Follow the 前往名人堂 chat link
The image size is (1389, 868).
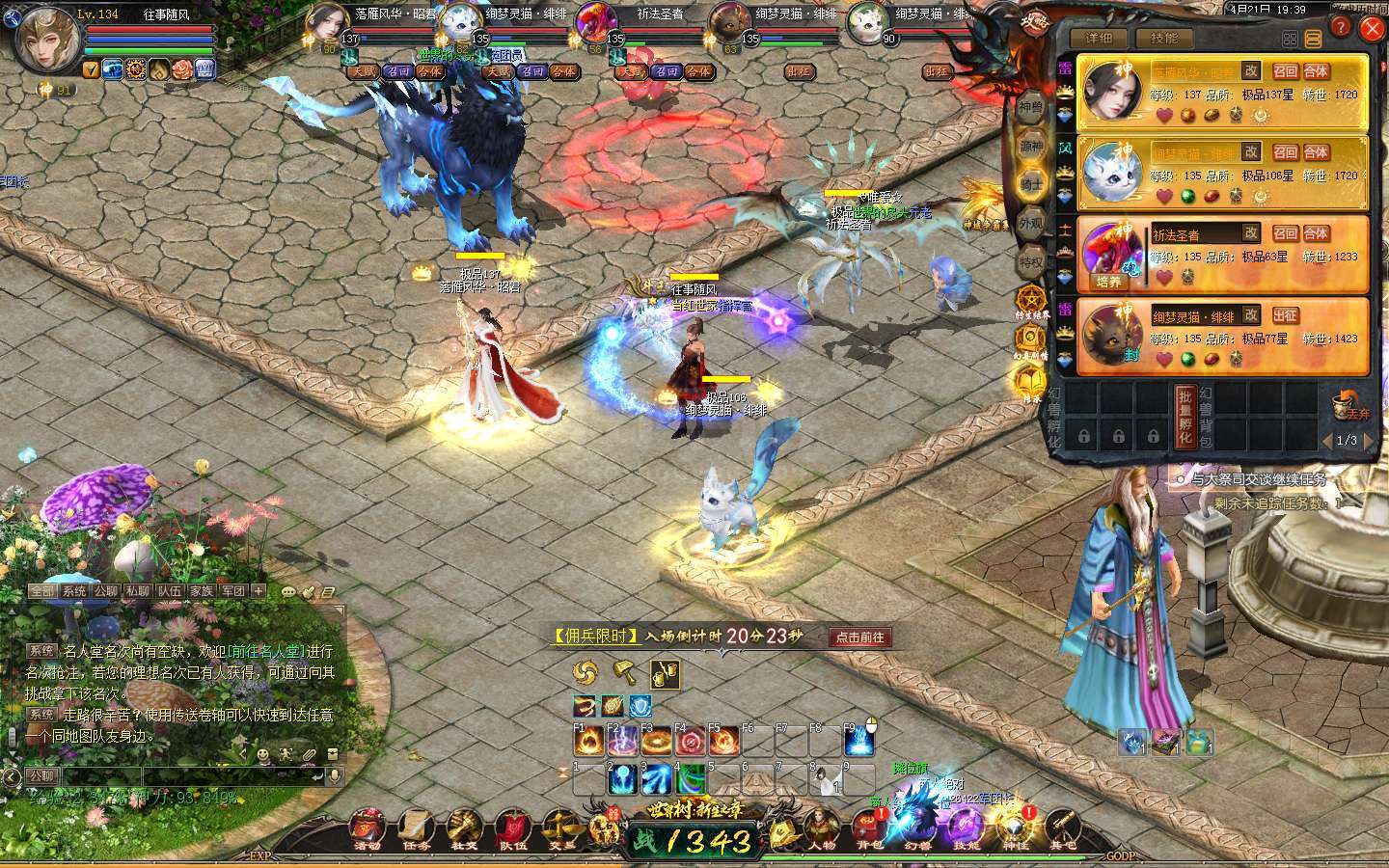click(x=266, y=651)
